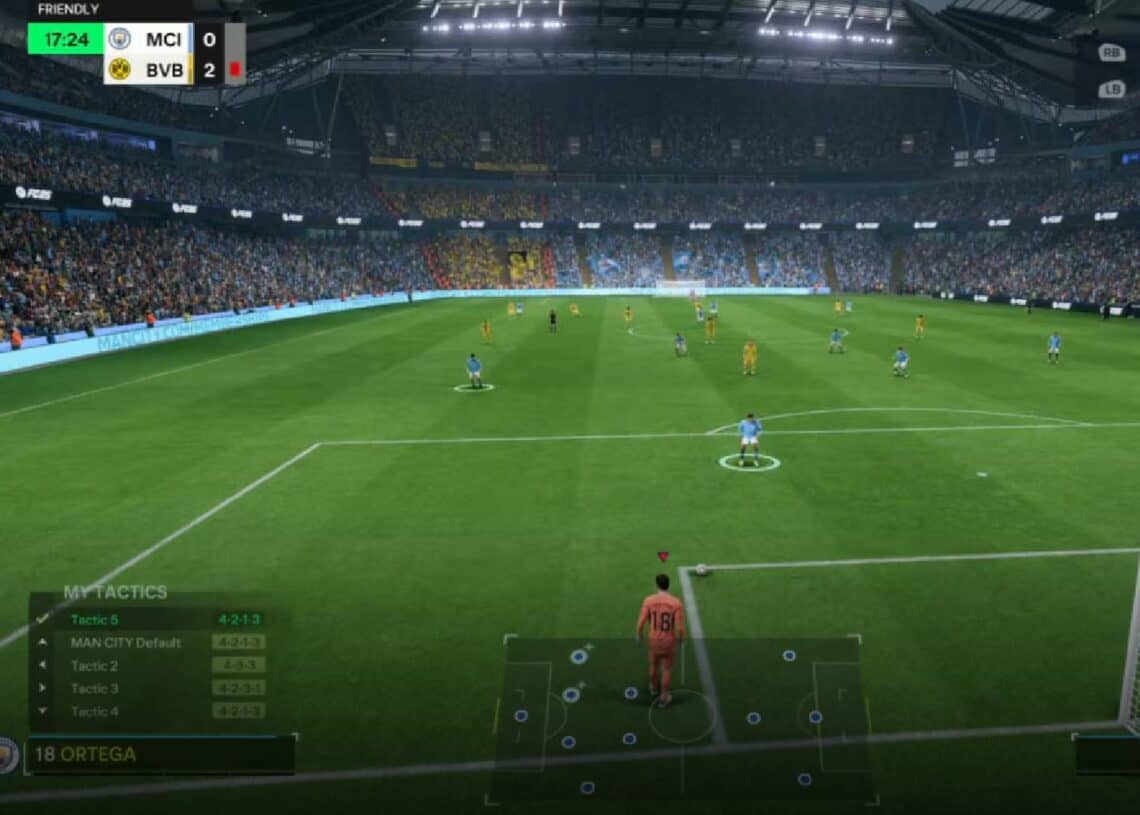
Task: Click the pitch radar minimap
Action: (680, 718)
